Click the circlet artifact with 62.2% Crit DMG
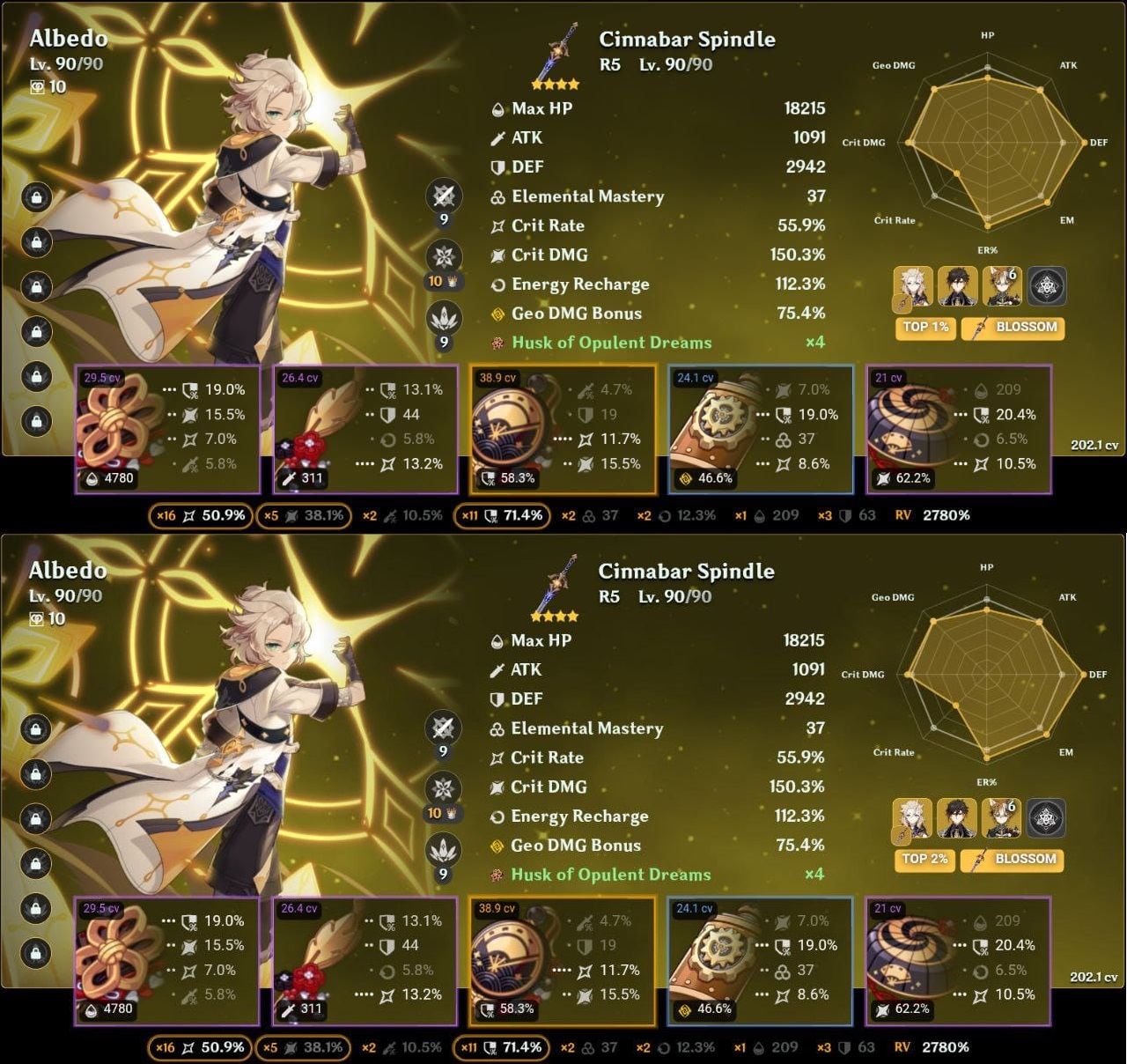The height and width of the screenshot is (1064, 1127). click(914, 429)
